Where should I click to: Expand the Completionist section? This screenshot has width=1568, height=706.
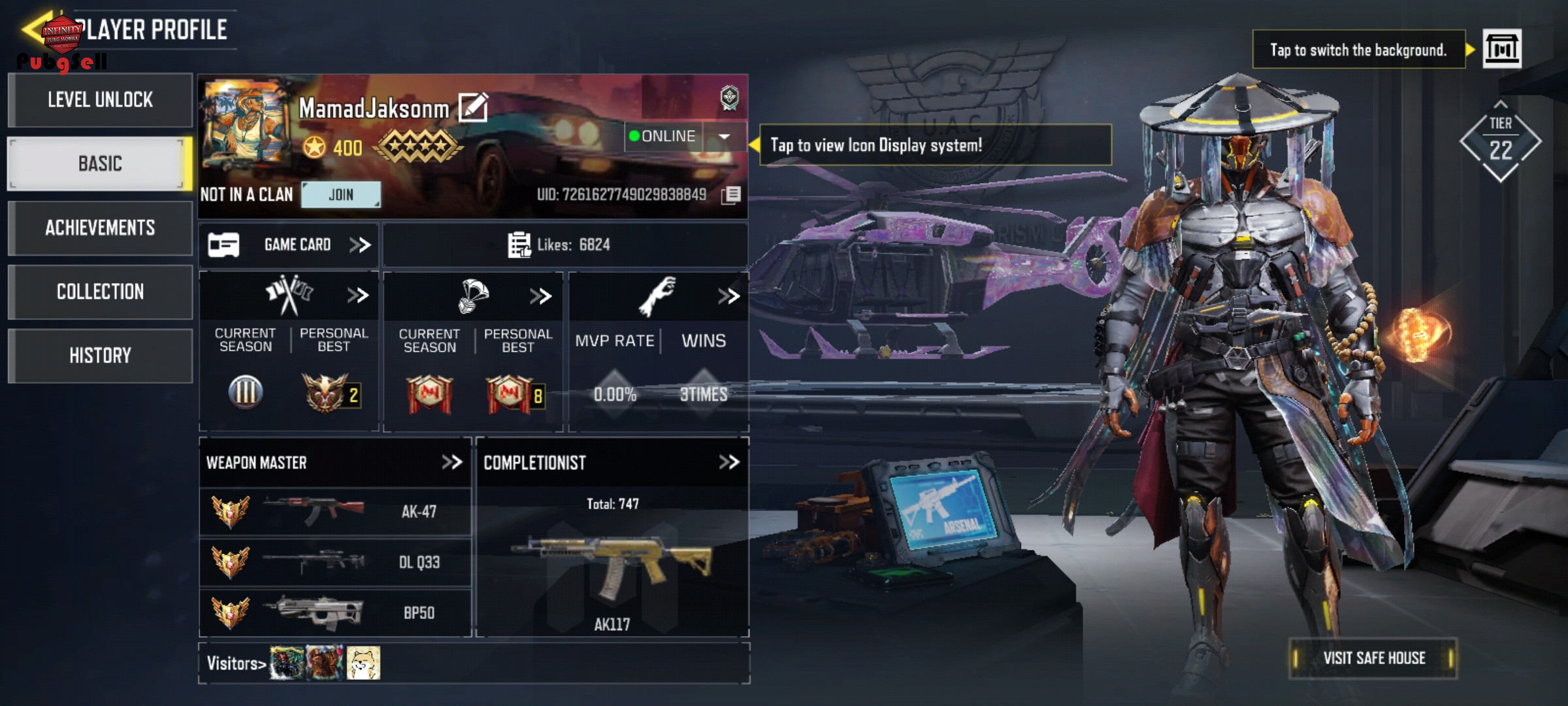pyautogui.click(x=728, y=462)
